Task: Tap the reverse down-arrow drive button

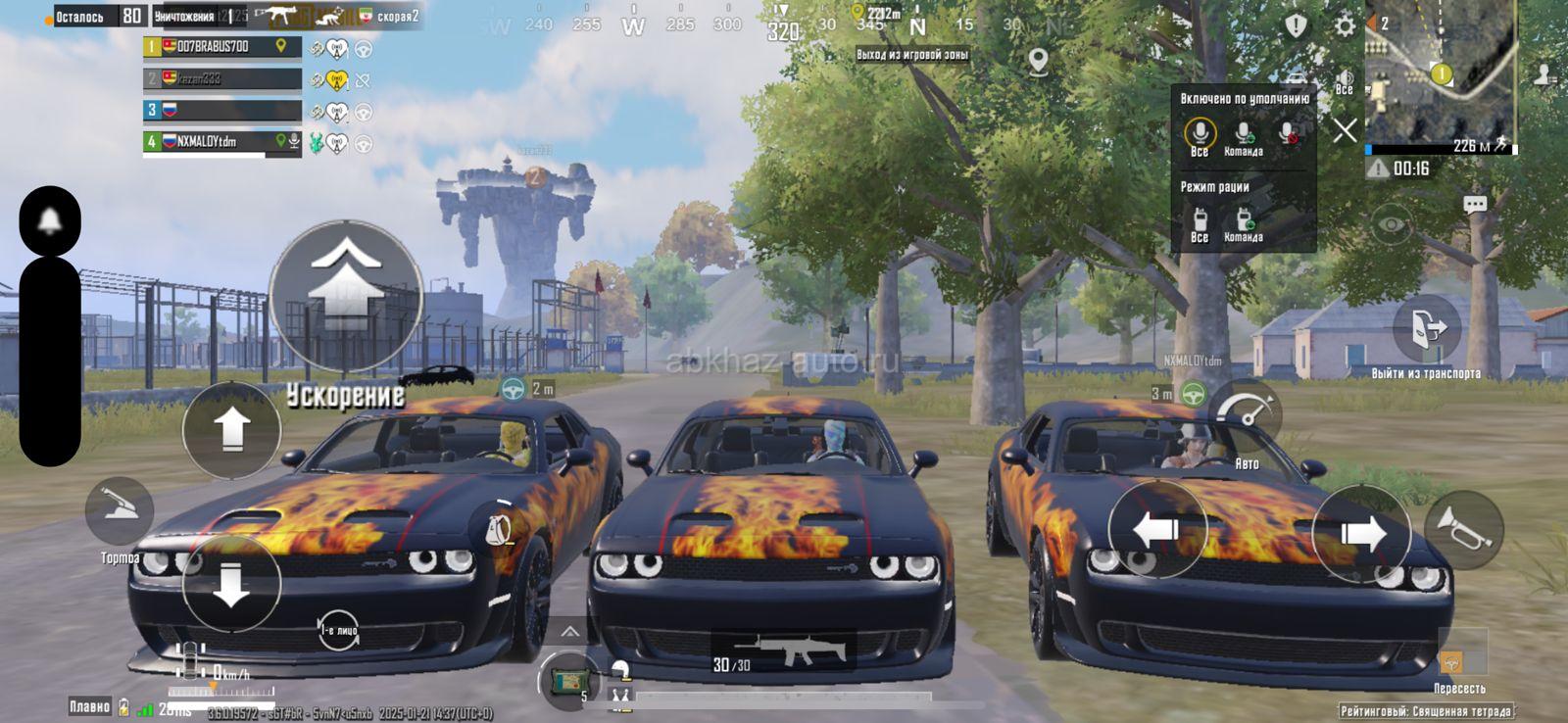Action: 231,584
